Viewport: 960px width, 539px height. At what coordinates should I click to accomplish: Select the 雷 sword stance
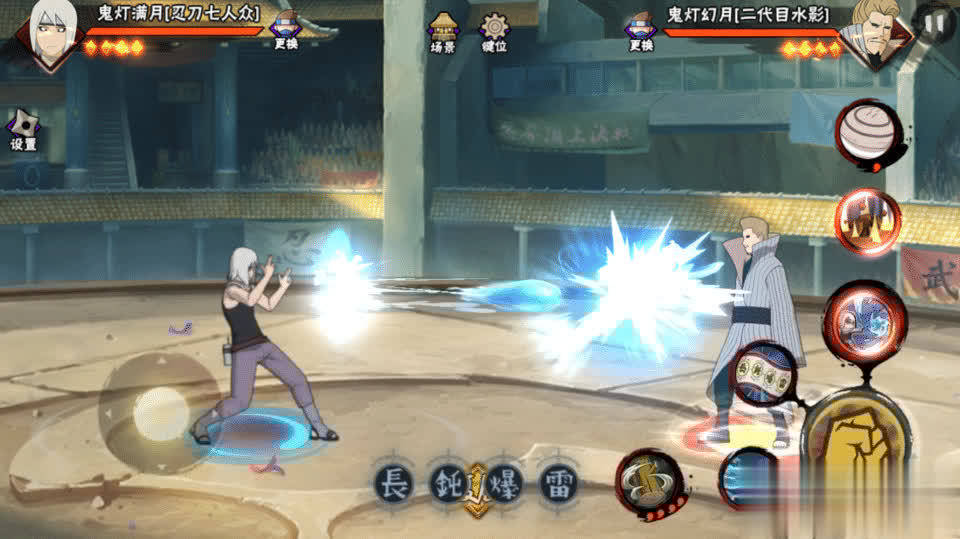(558, 483)
